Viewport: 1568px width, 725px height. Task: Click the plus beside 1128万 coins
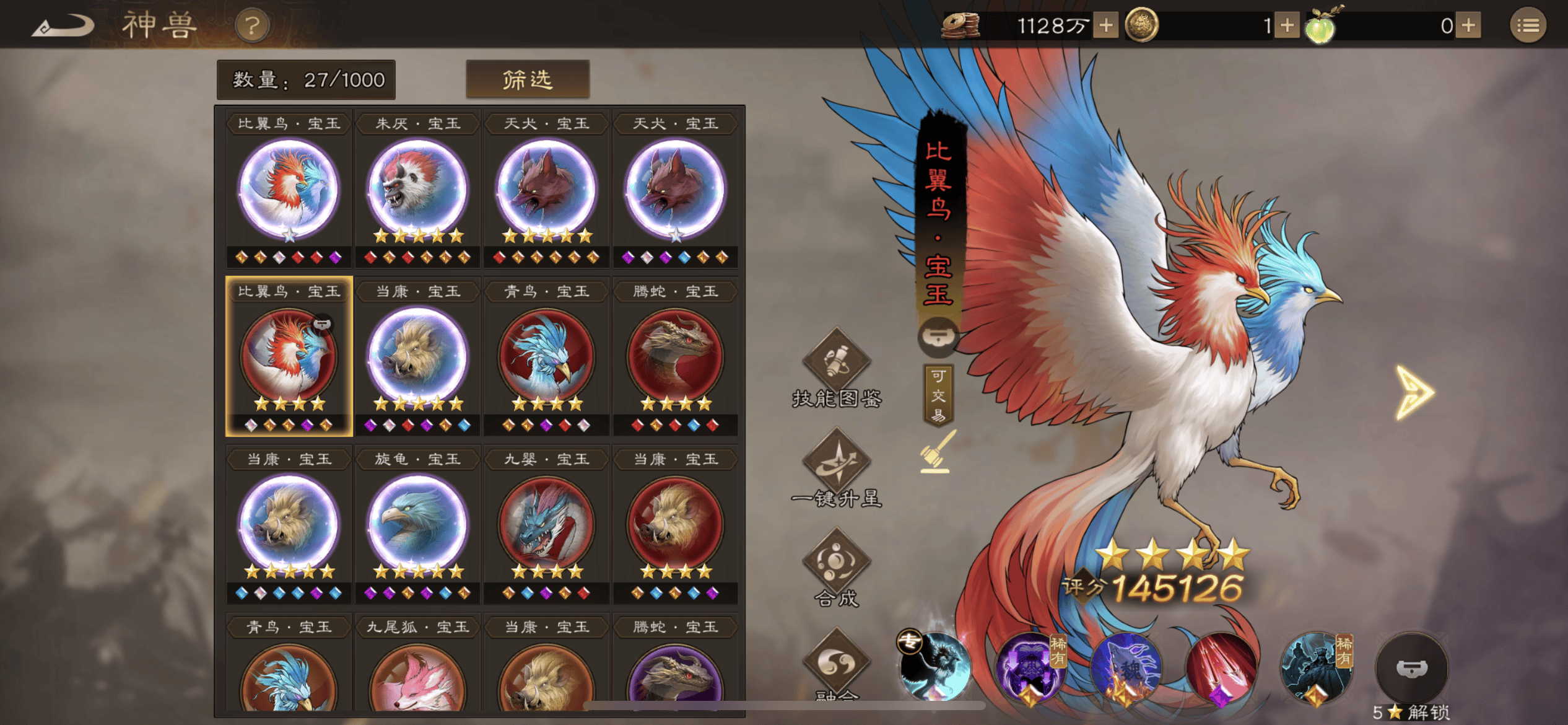click(x=1105, y=25)
